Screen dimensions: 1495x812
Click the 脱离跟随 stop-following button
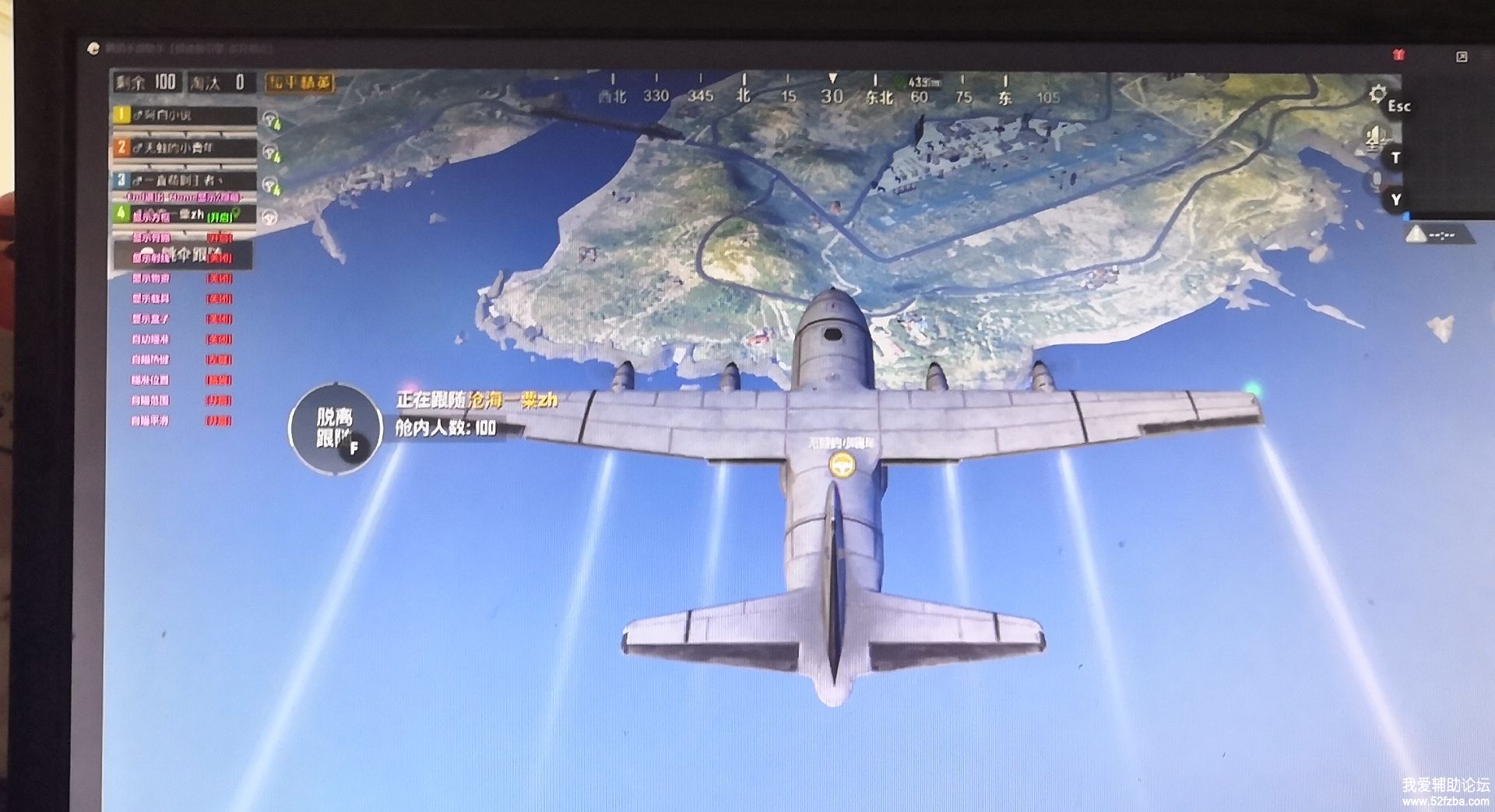click(x=335, y=429)
